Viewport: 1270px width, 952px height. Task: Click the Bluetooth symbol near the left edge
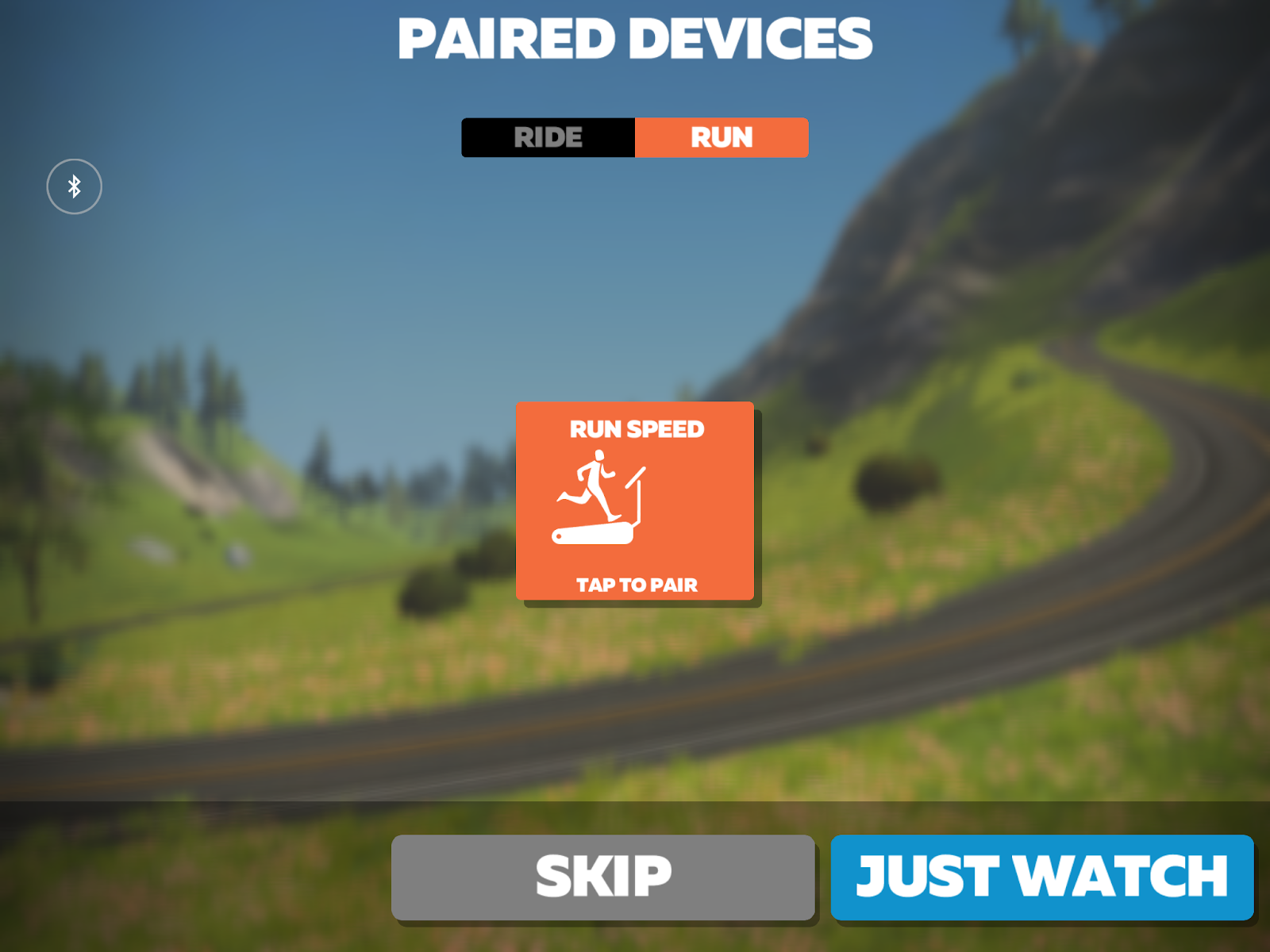tap(75, 186)
